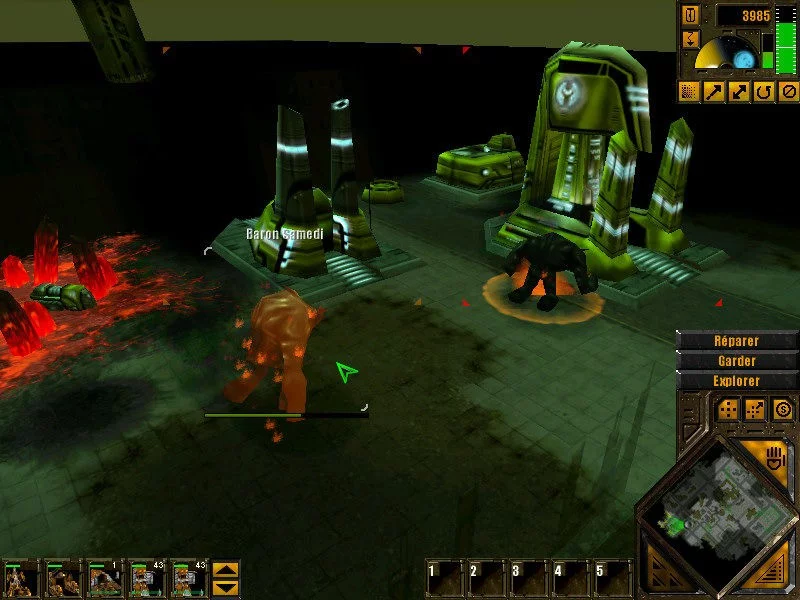Select the single diagonal arrow command
The height and width of the screenshot is (600, 800).
pyautogui.click(x=714, y=92)
